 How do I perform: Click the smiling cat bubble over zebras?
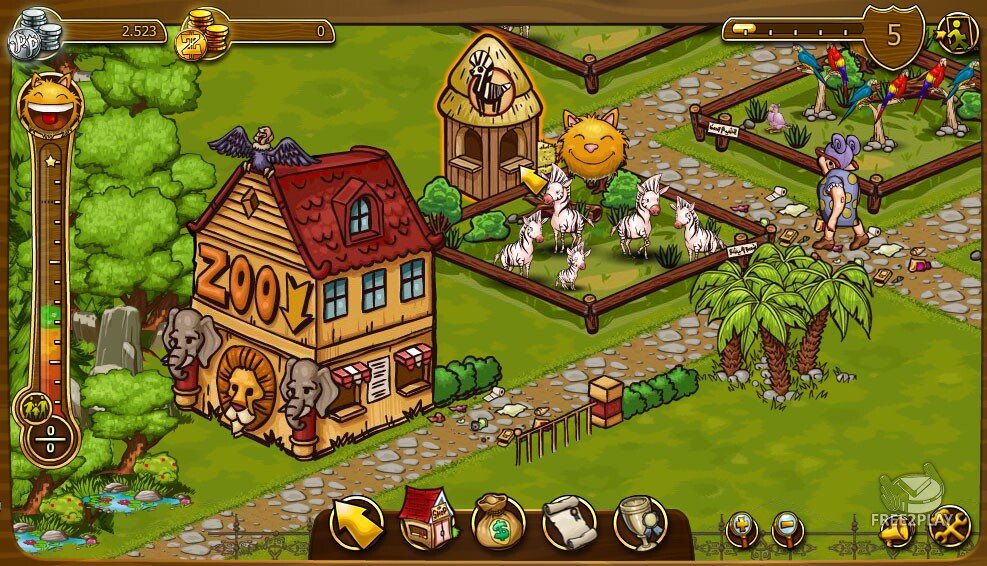(x=592, y=145)
